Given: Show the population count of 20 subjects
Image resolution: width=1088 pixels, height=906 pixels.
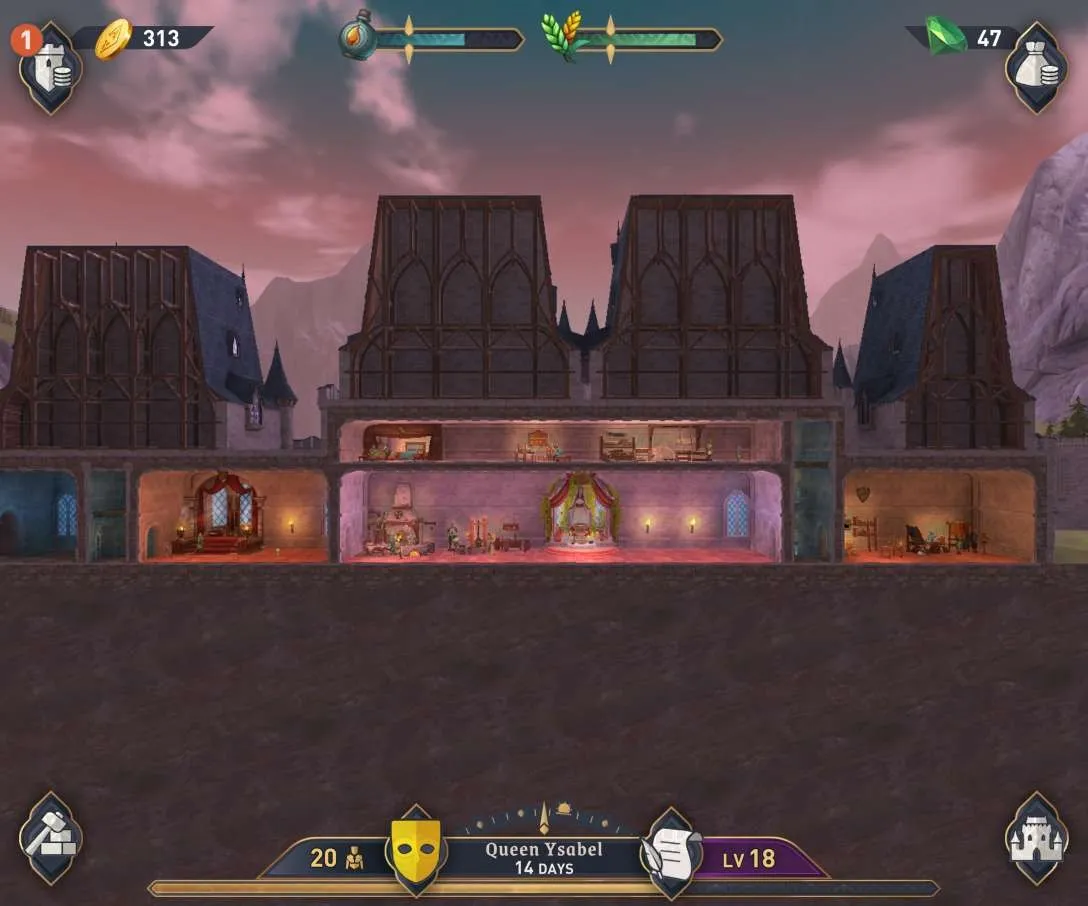Looking at the screenshot, I should [335, 858].
